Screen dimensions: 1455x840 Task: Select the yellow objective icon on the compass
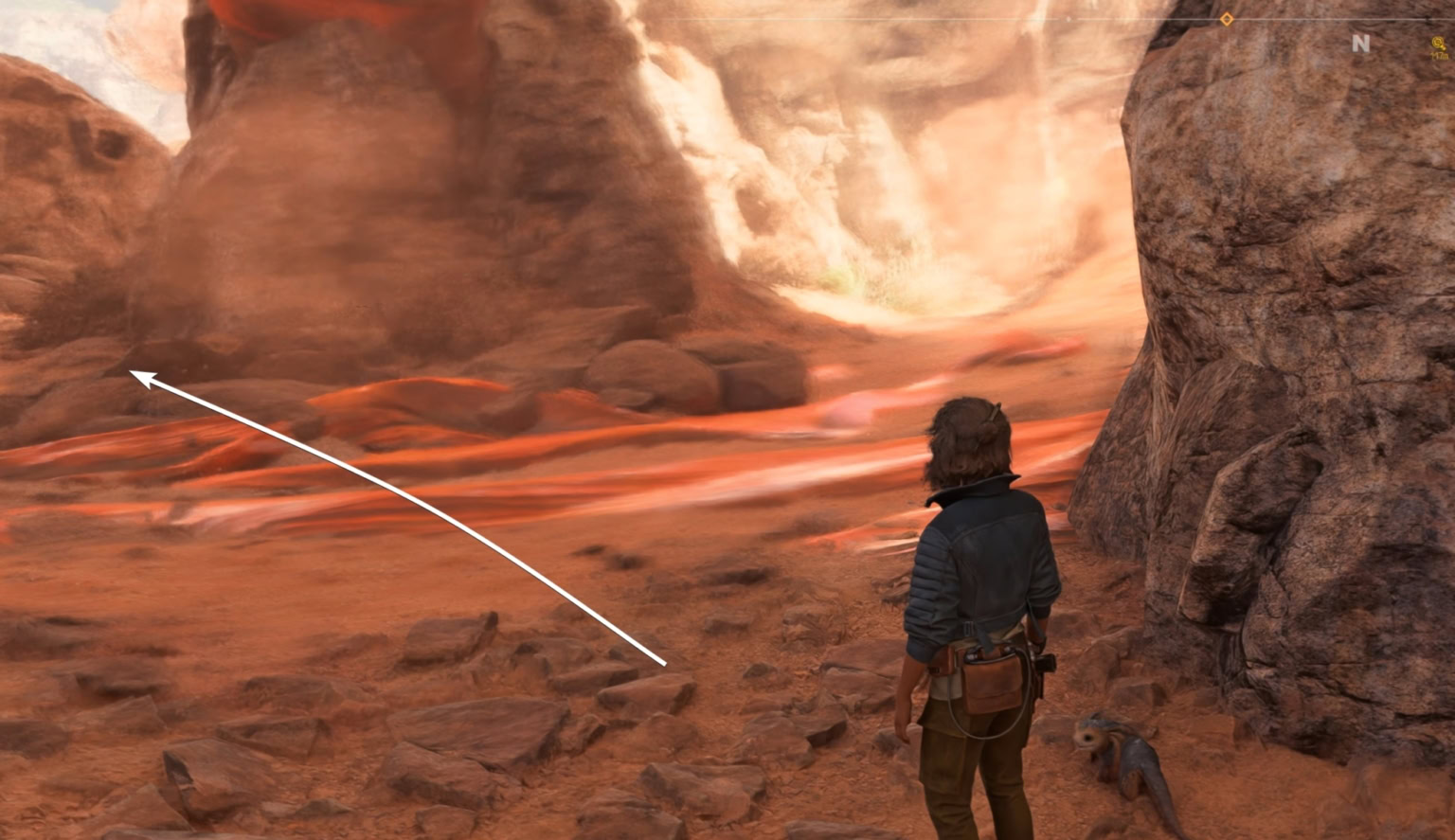pos(1439,45)
